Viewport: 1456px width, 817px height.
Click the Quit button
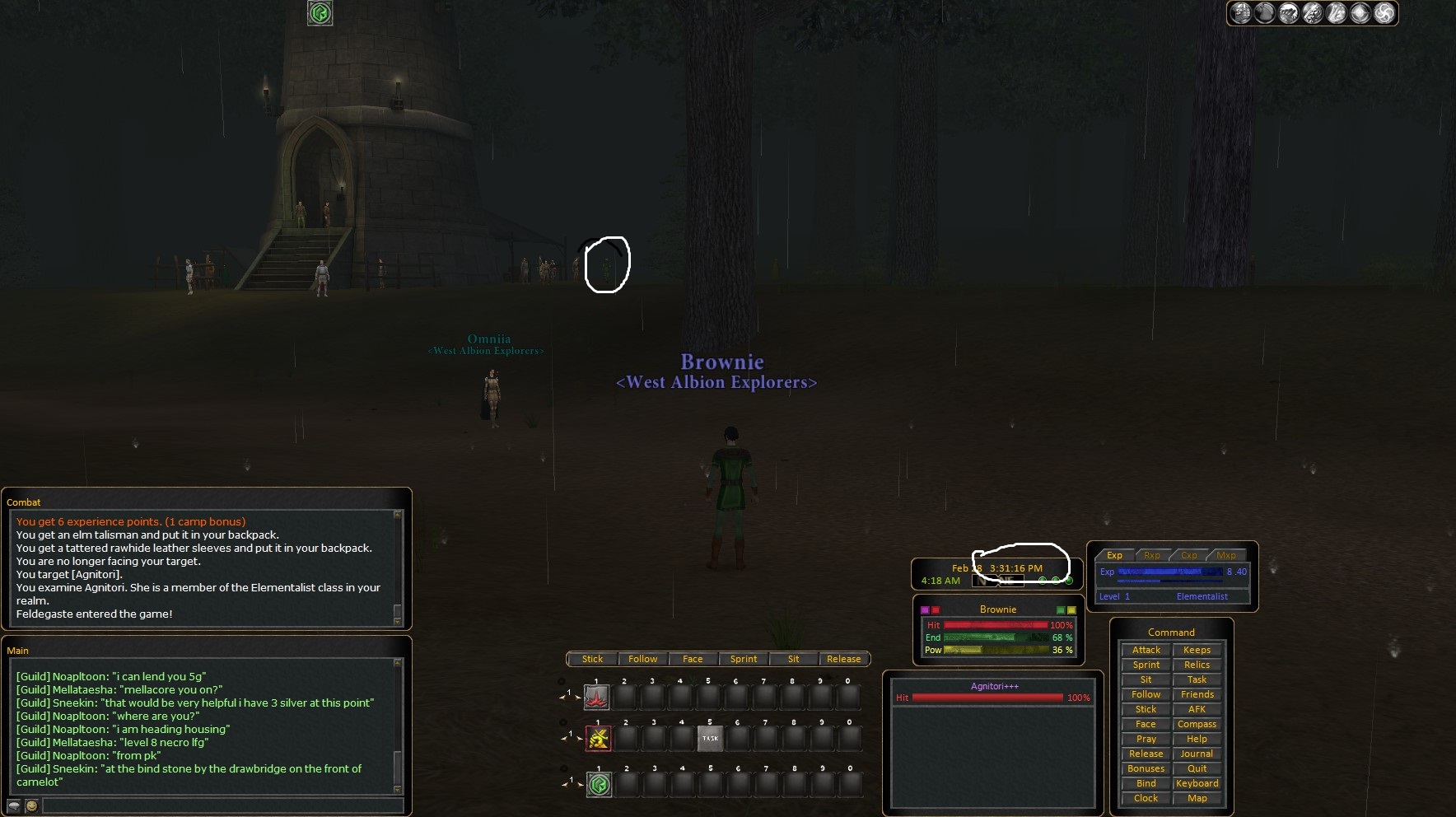[x=1197, y=768]
